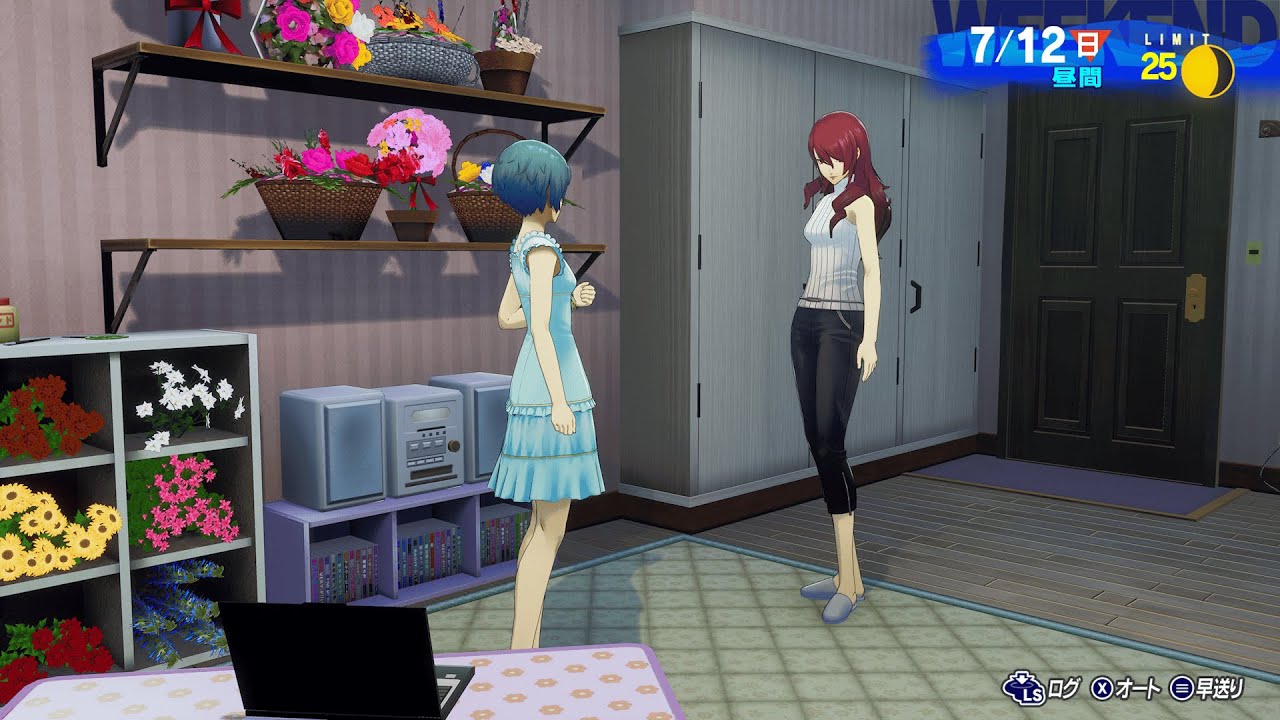Activate 早送り fast-forward
The height and width of the screenshot is (720, 1280).
pos(1208,688)
